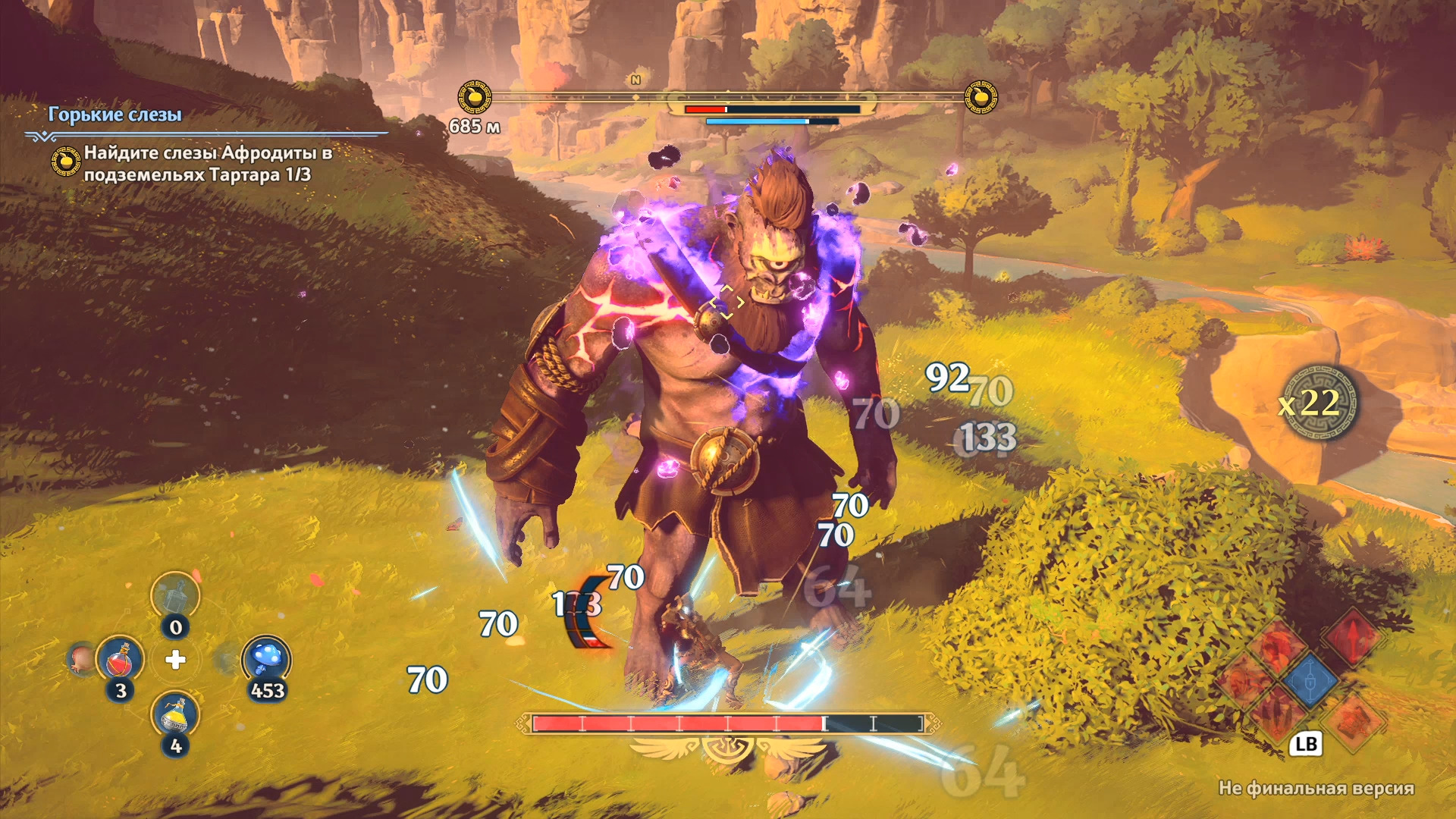Viewport: 1456px width, 819px height.
Task: Click the quest marker right of compass
Action: coord(981,97)
